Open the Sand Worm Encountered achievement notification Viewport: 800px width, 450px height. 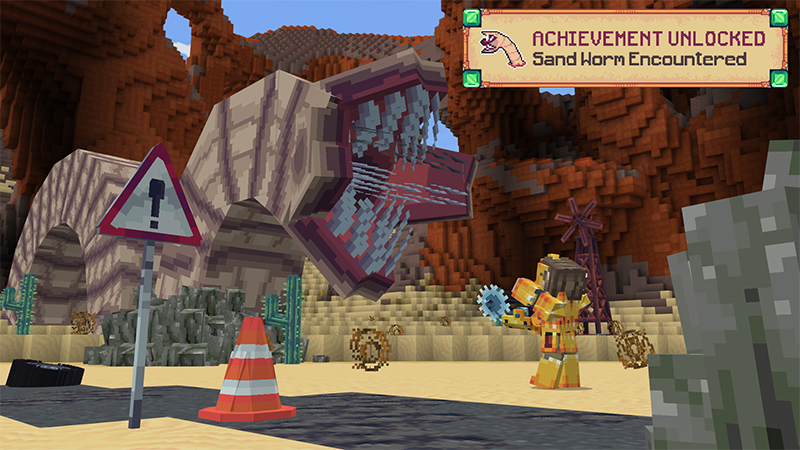tap(627, 48)
